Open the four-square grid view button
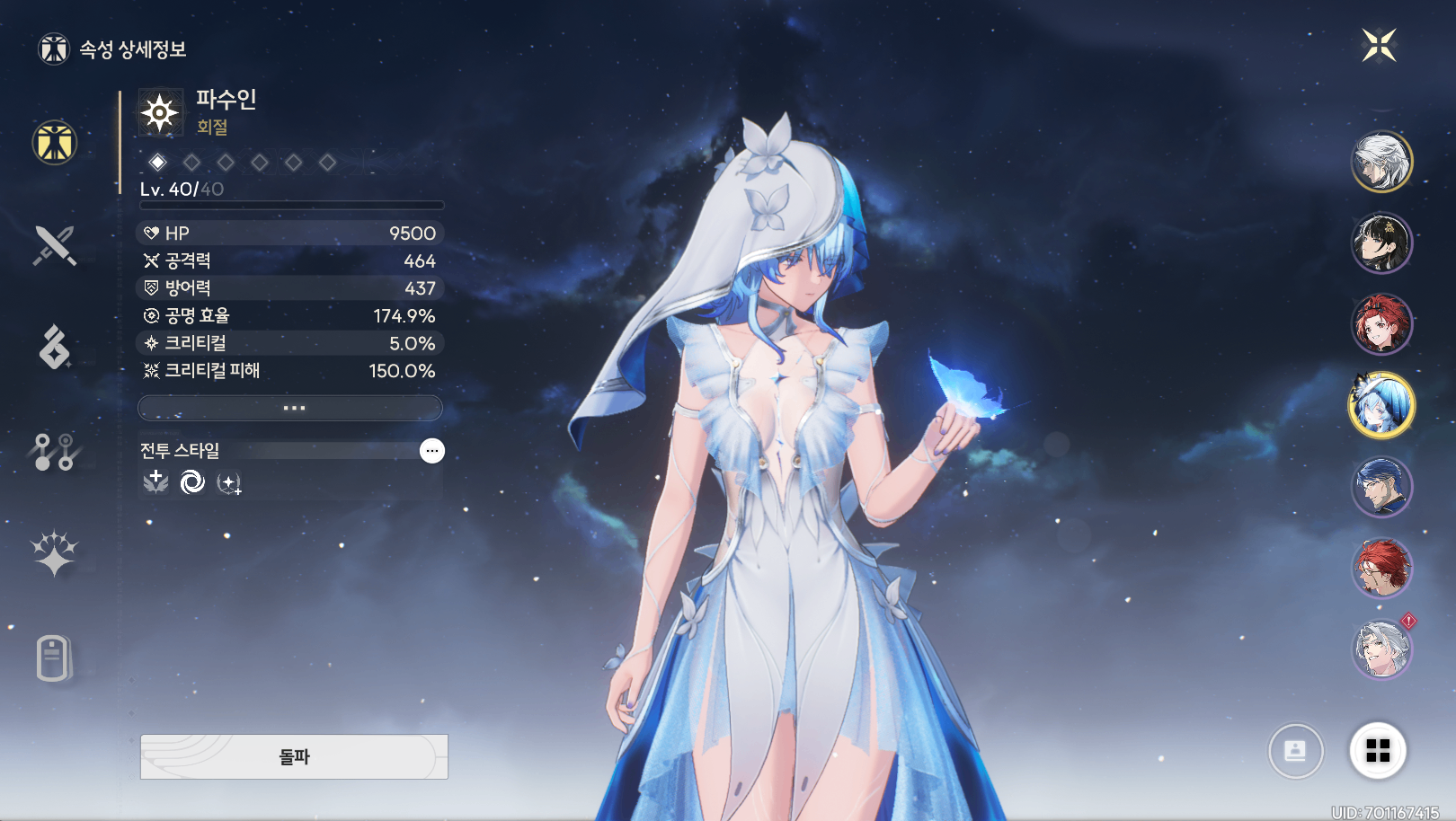Viewport: 1456px width, 821px height. click(1378, 750)
